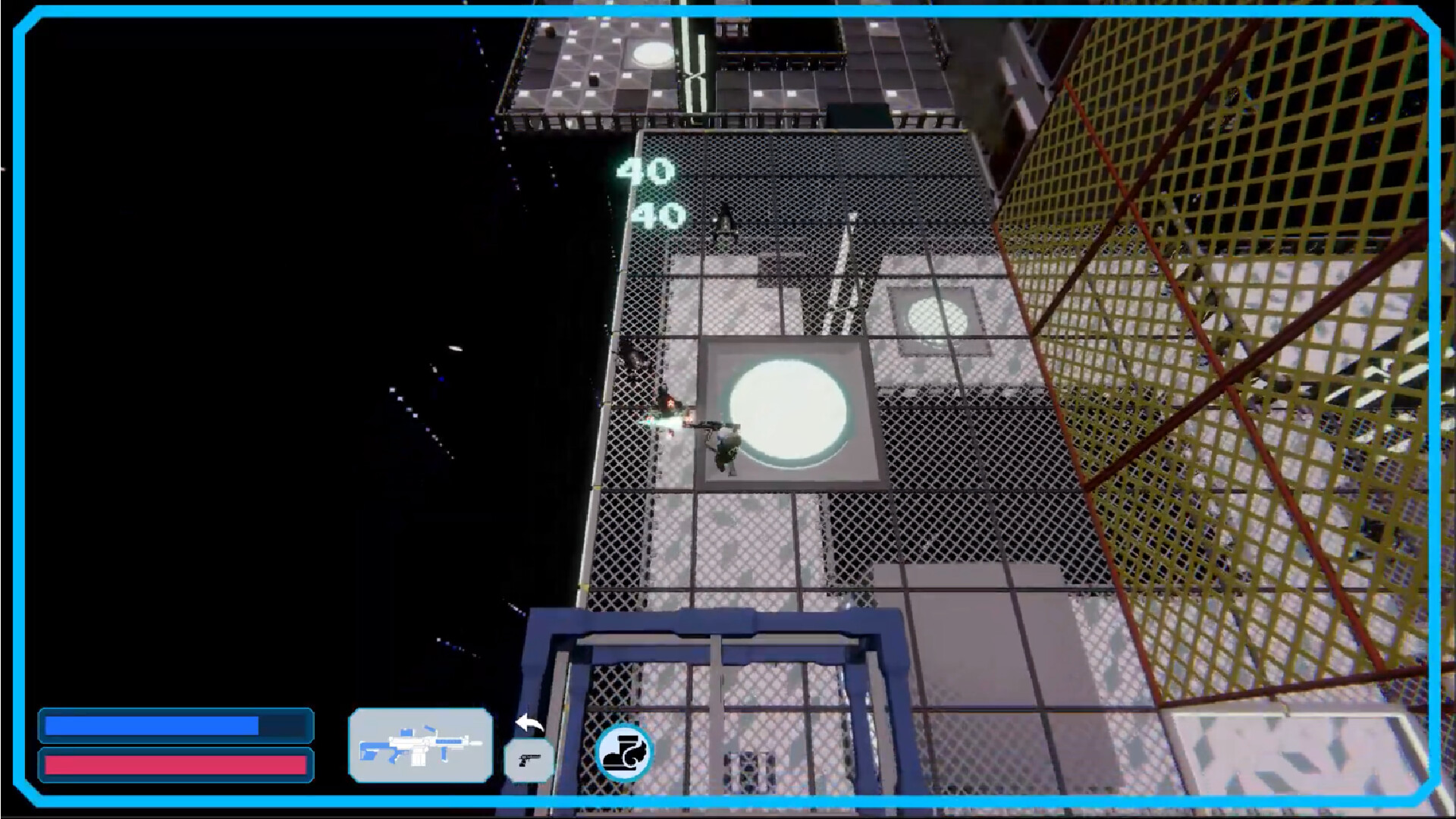Click the red health bar
The width and height of the screenshot is (1456, 819).
pyautogui.click(x=178, y=764)
